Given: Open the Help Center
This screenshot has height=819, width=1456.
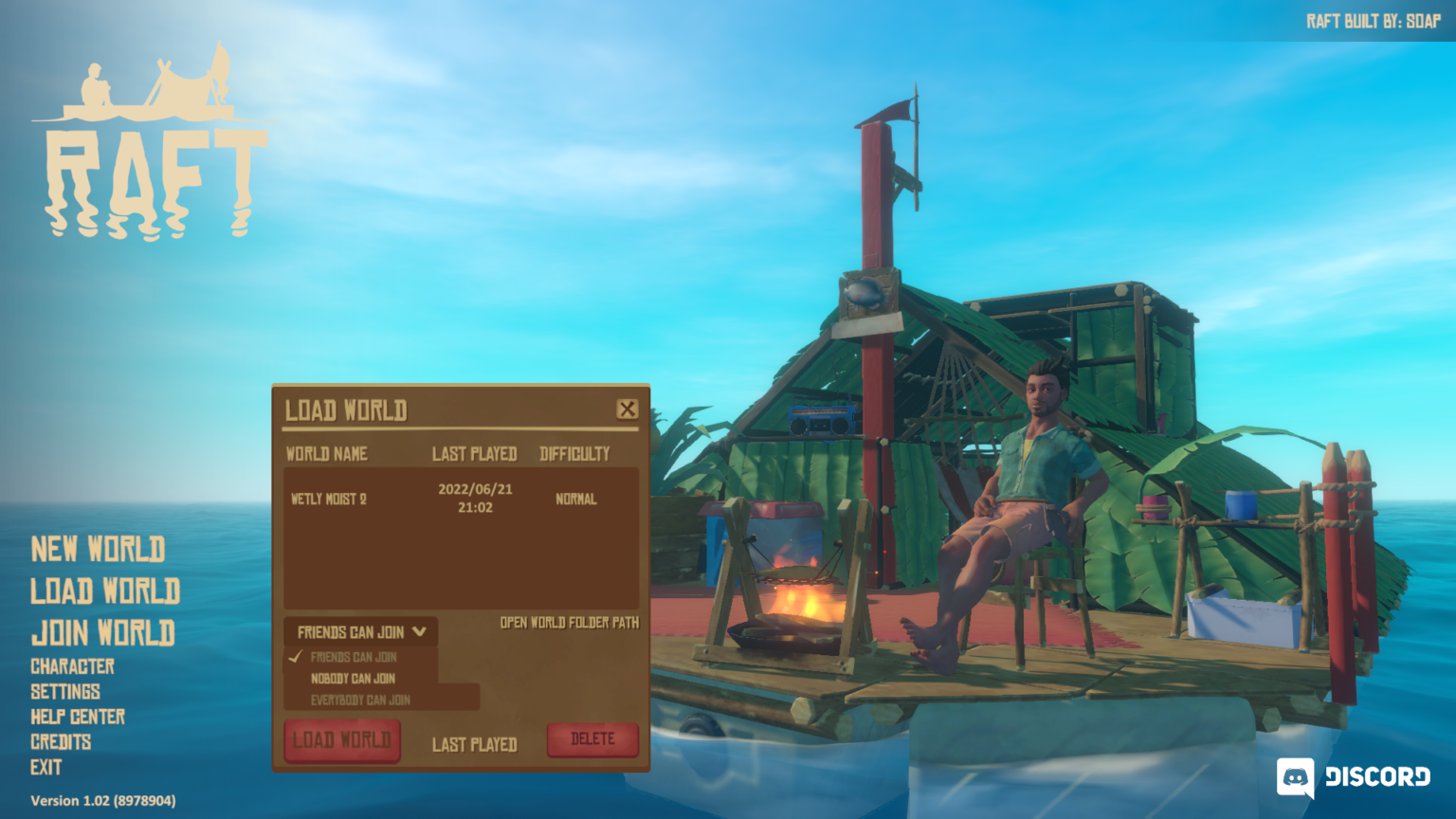Looking at the screenshot, I should tap(77, 718).
